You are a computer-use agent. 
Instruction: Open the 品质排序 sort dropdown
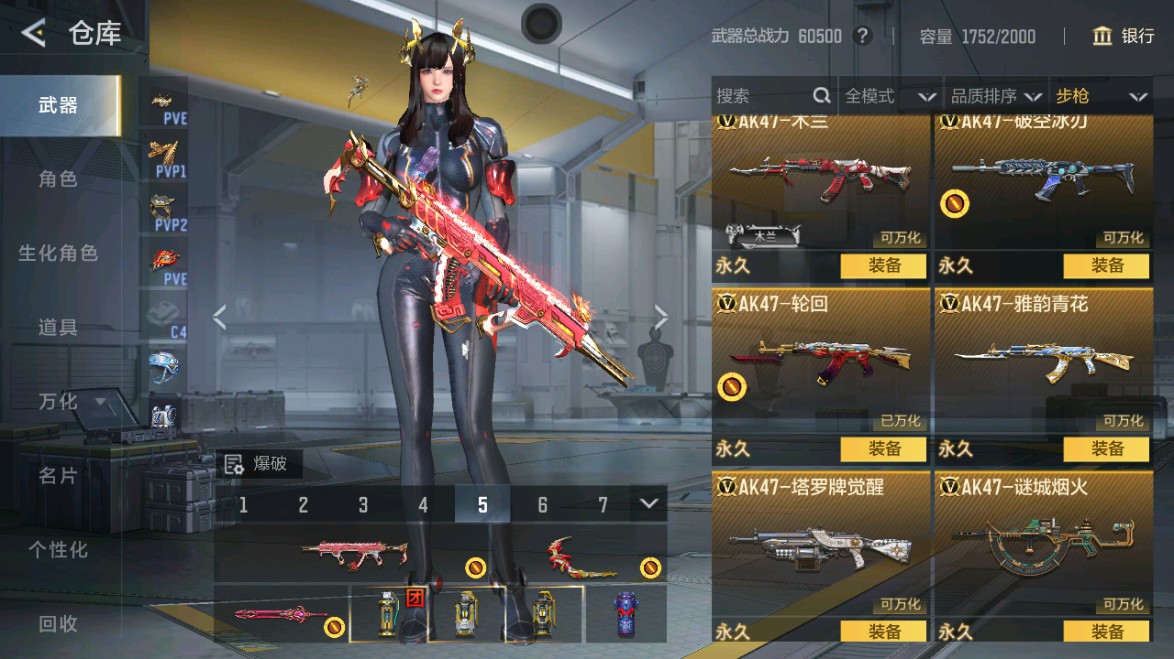pos(995,96)
